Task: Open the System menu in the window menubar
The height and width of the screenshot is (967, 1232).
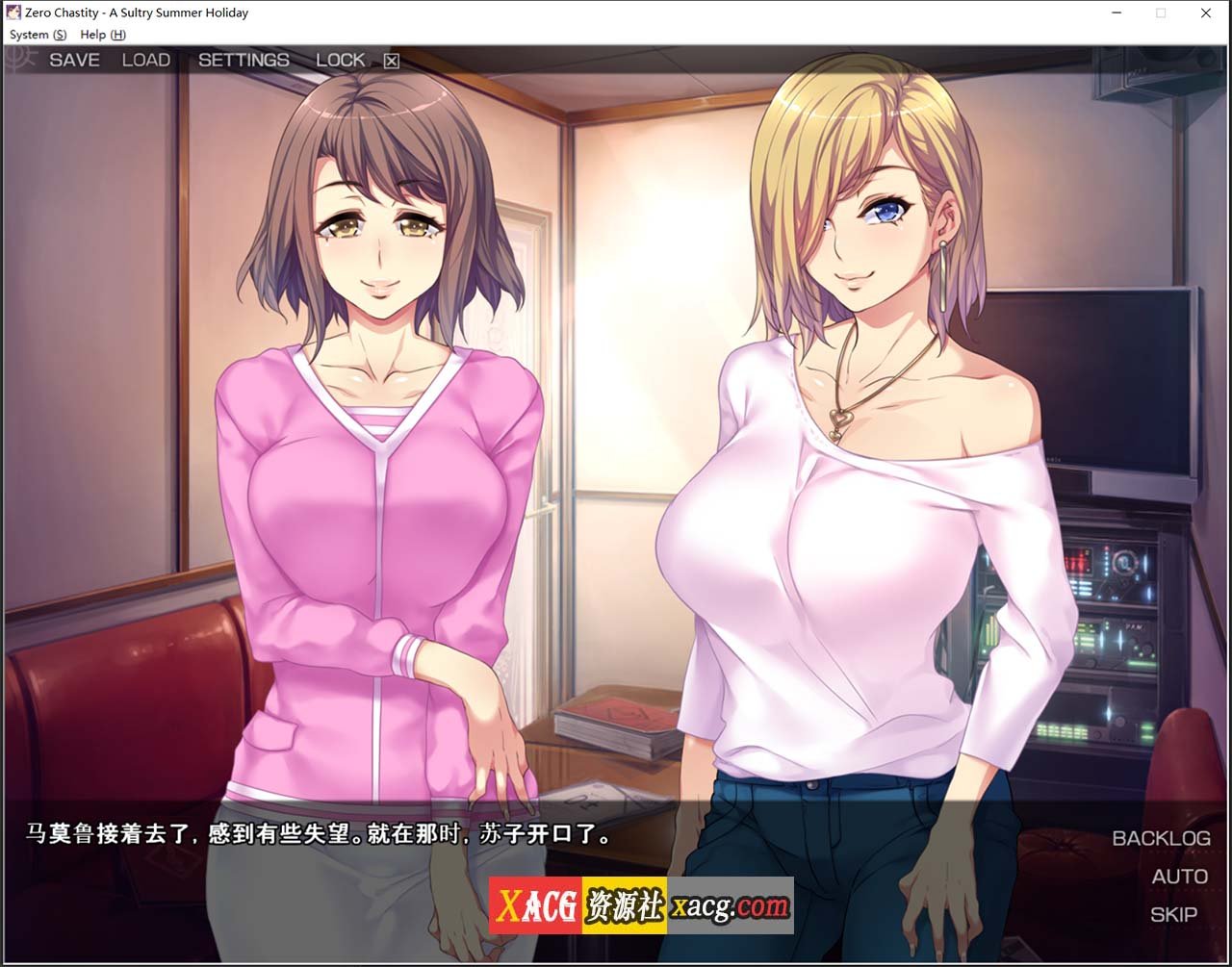Action: click(38, 35)
